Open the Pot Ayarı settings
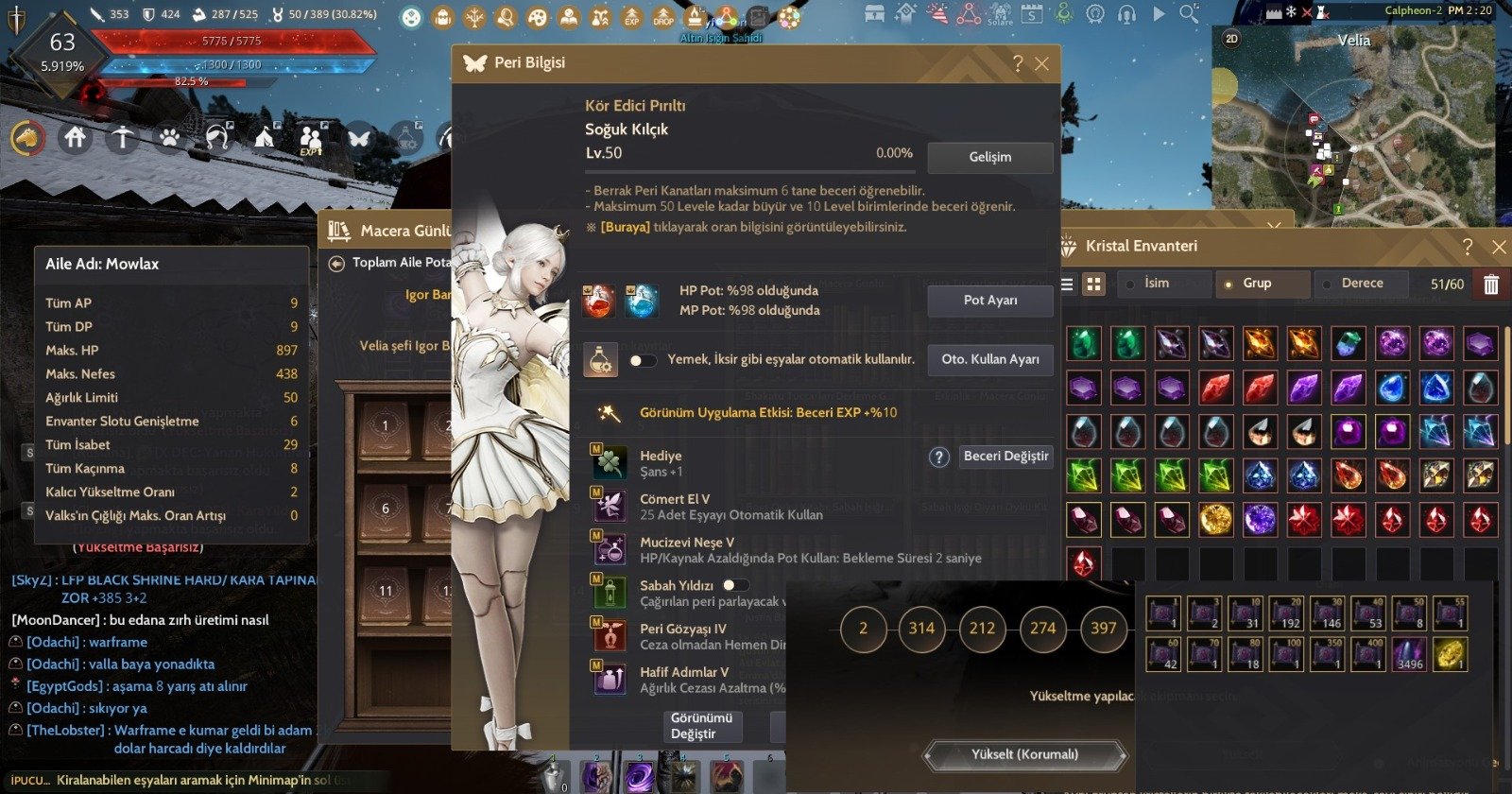 point(989,301)
